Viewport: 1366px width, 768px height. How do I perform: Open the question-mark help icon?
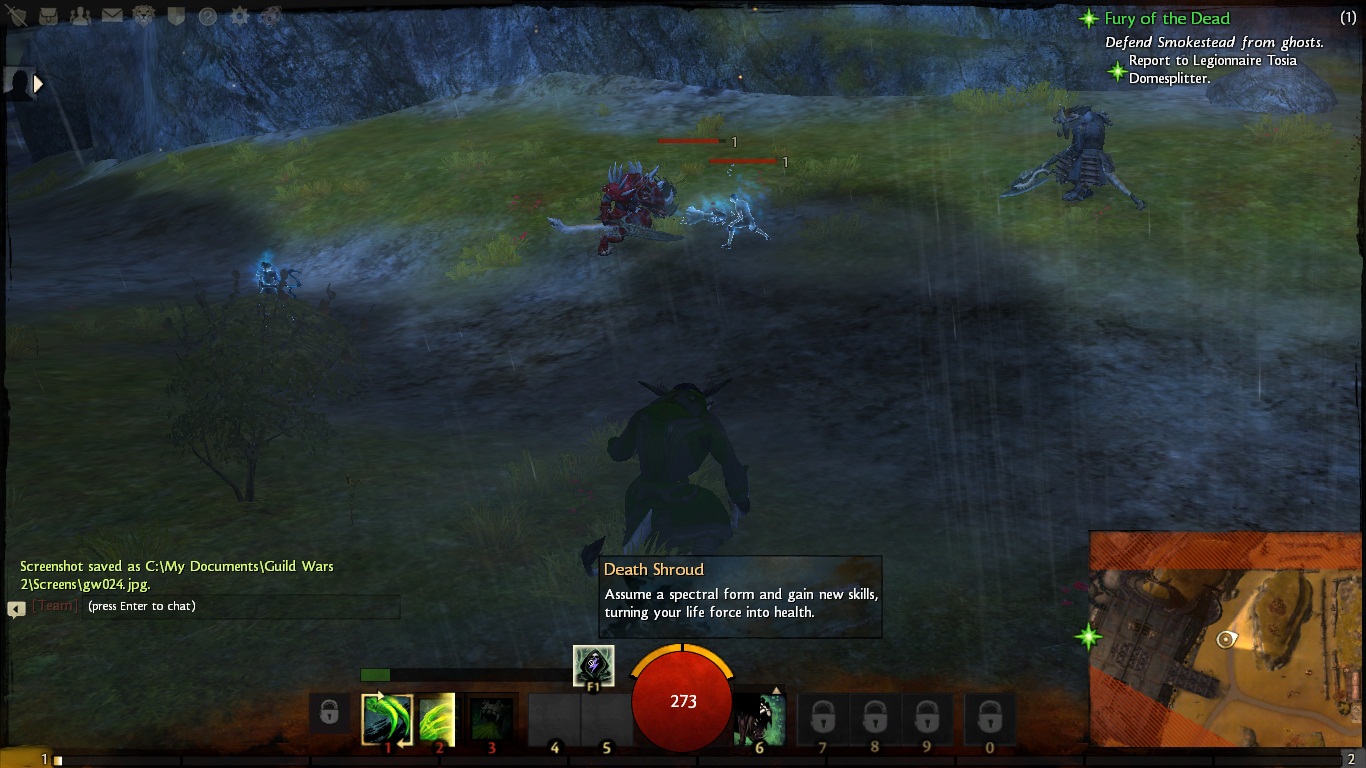click(207, 16)
